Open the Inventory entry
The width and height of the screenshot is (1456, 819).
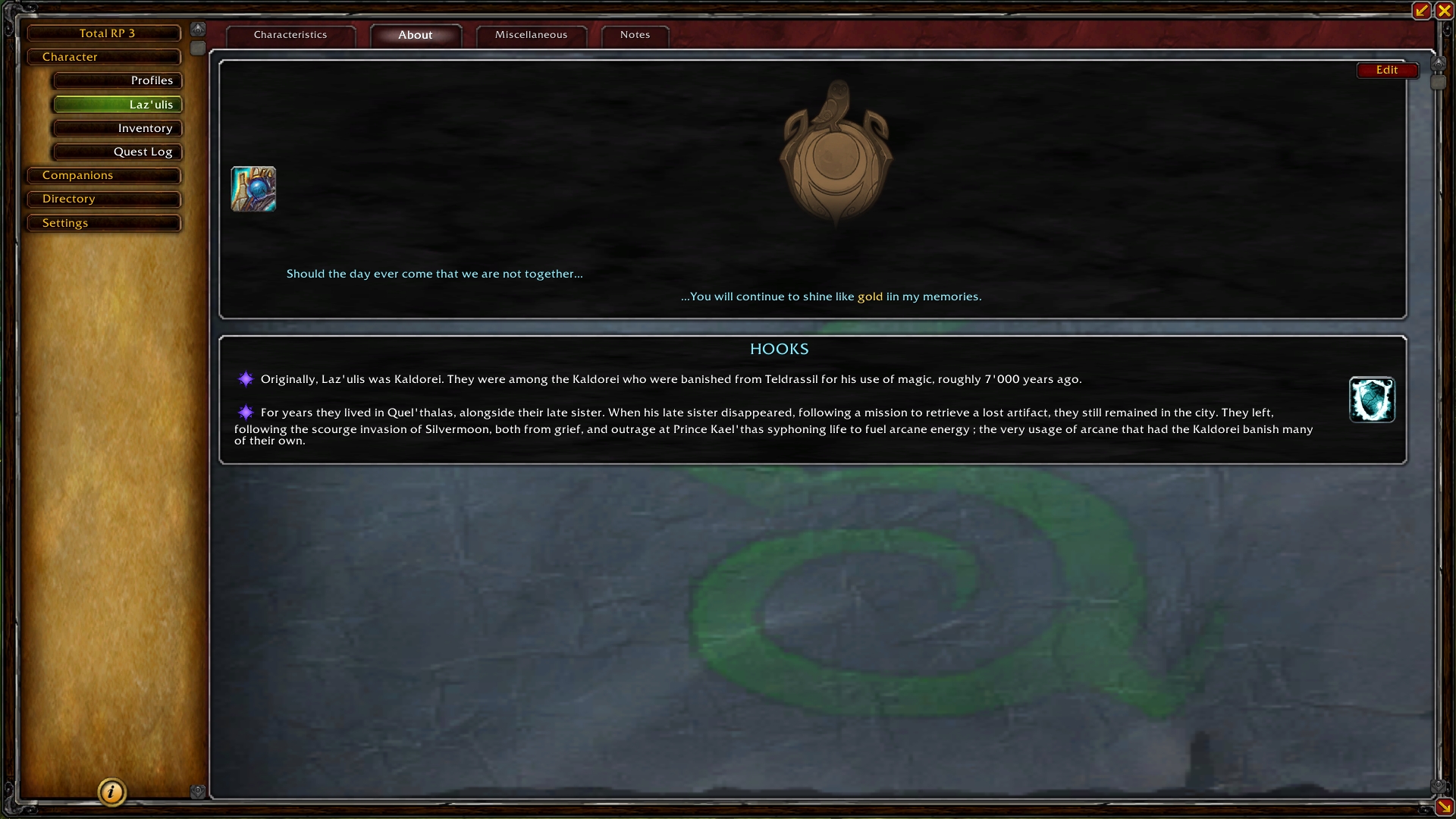(x=118, y=128)
